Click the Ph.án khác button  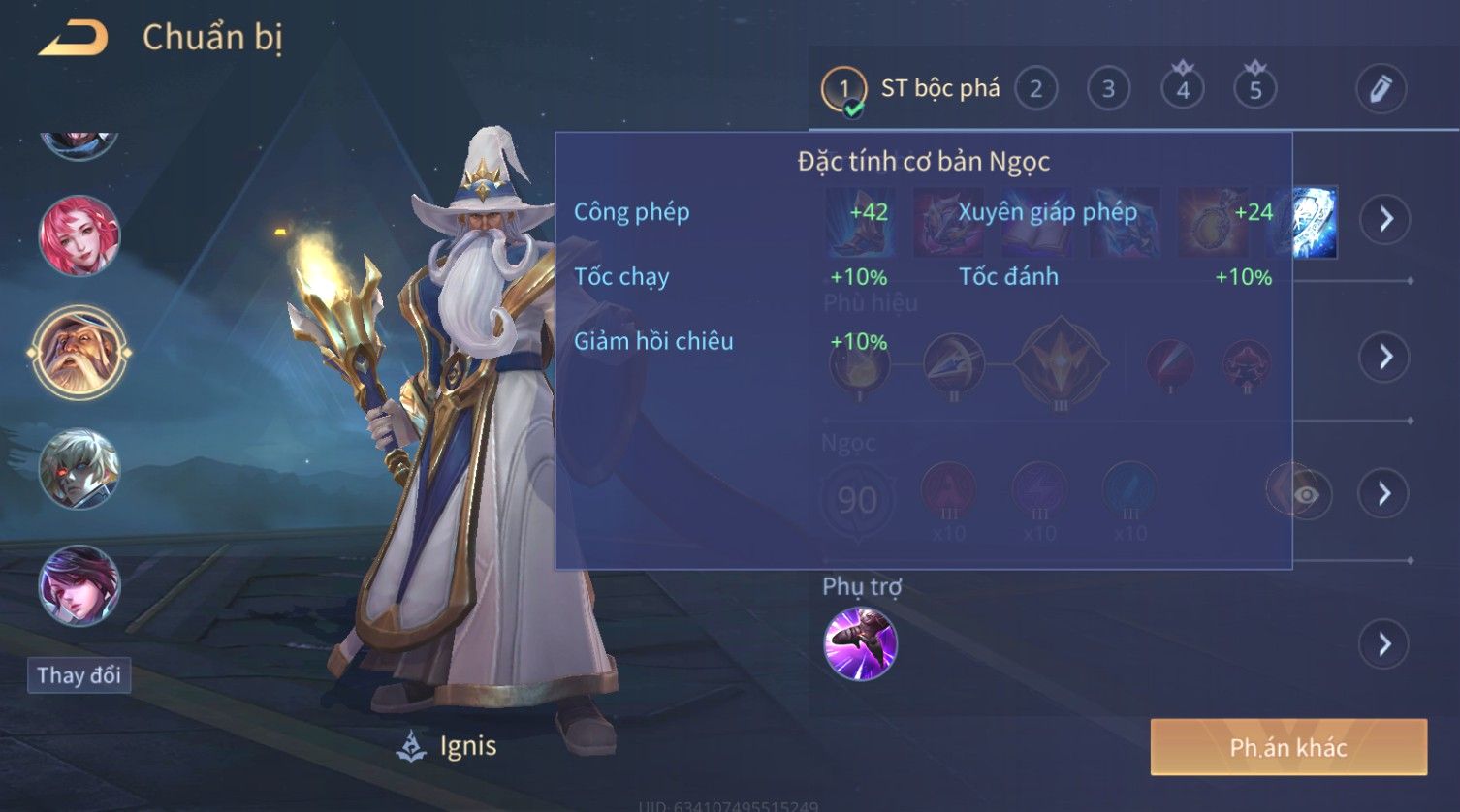click(x=1288, y=747)
